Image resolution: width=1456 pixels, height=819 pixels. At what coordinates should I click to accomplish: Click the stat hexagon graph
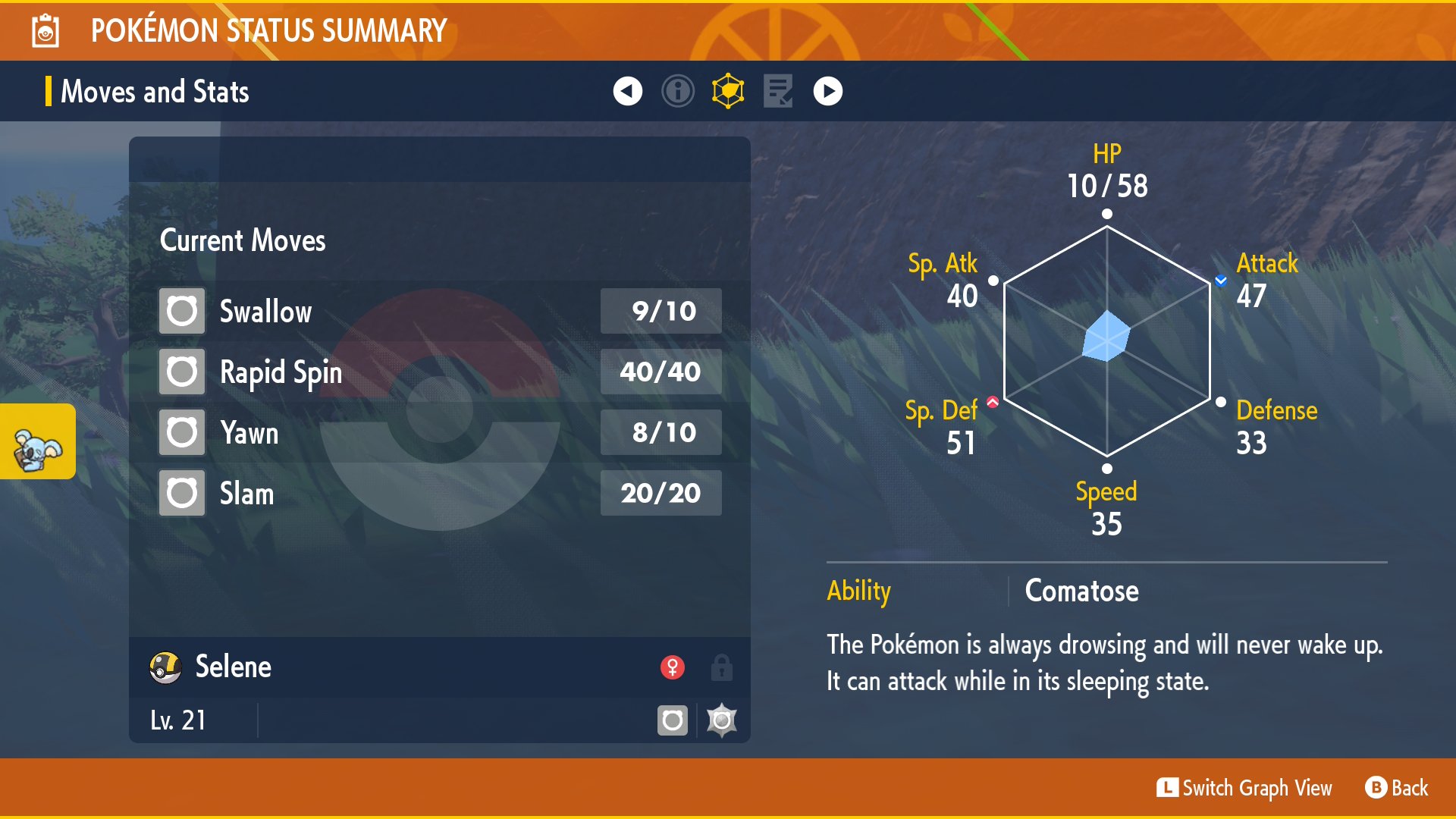click(1106, 341)
